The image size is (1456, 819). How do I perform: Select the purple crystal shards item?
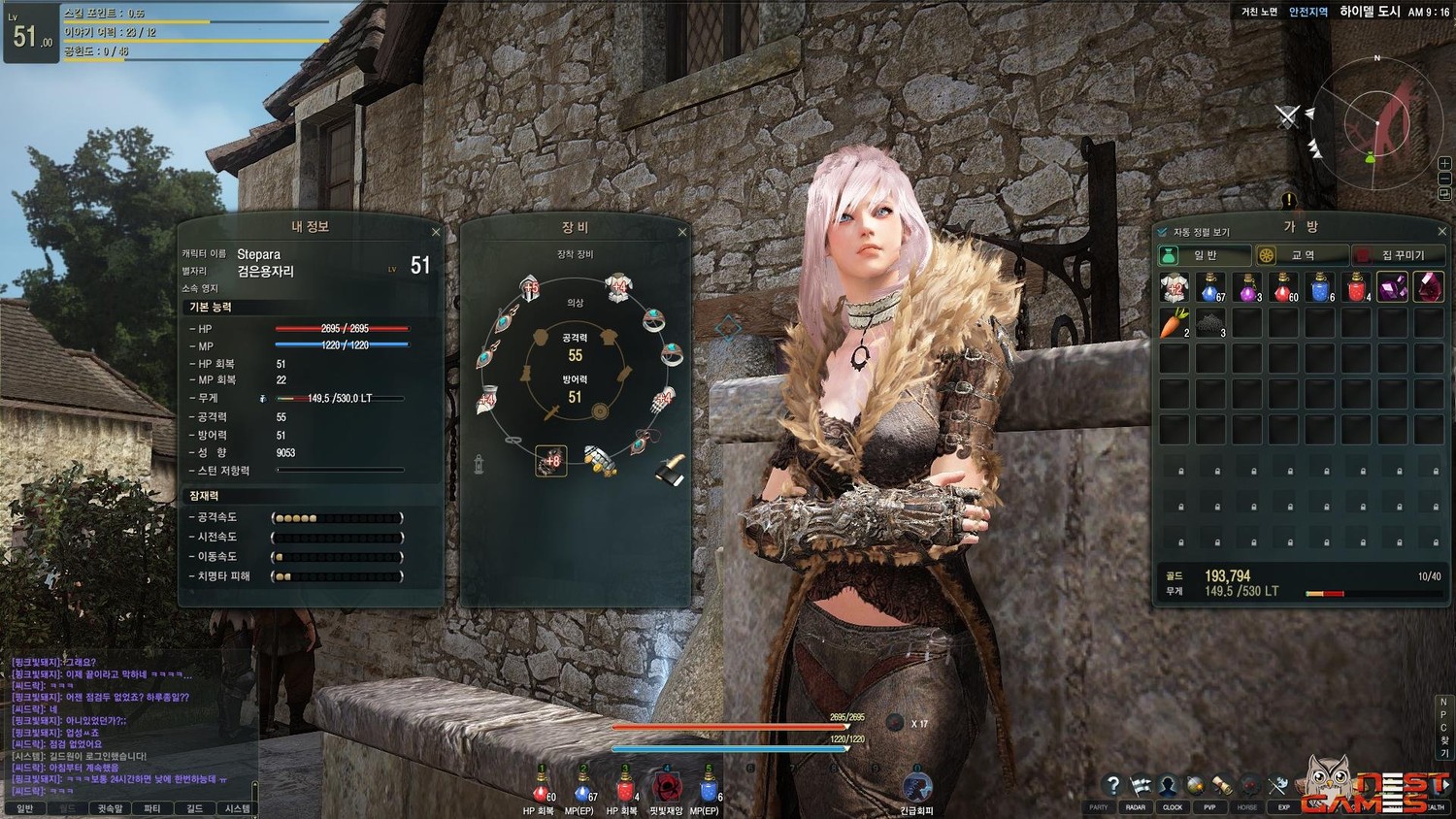pos(1393,287)
